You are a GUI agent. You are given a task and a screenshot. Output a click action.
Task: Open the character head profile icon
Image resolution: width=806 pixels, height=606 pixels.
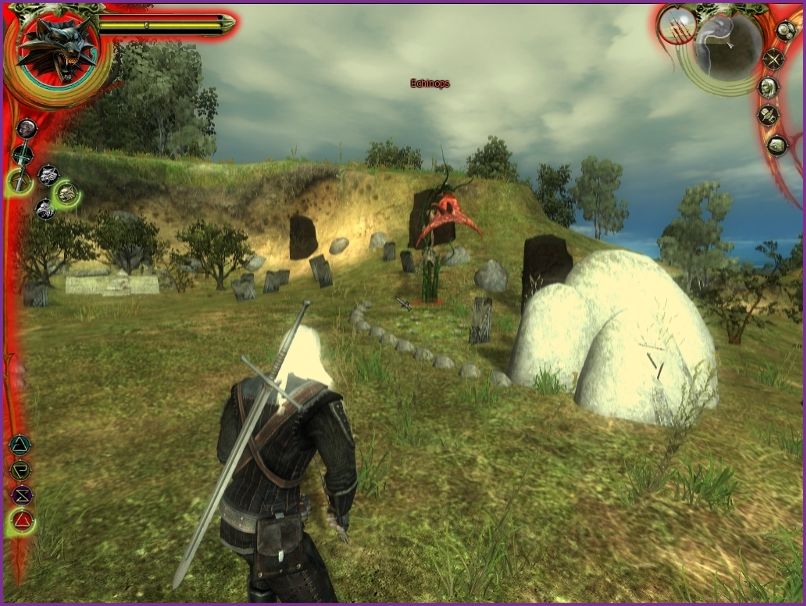(x=767, y=87)
